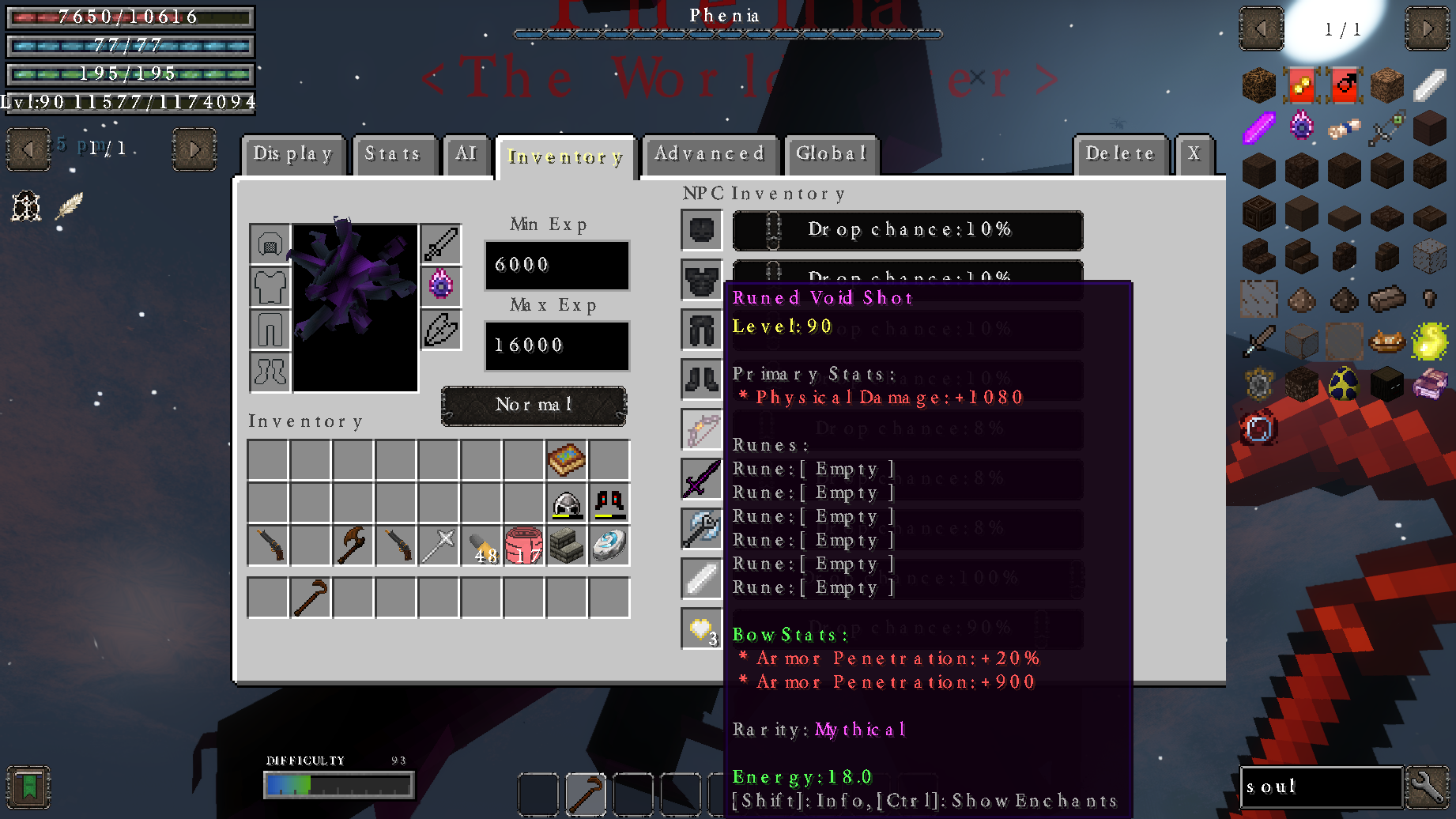
Task: Click the wrench button beside search box
Action: [1428, 787]
